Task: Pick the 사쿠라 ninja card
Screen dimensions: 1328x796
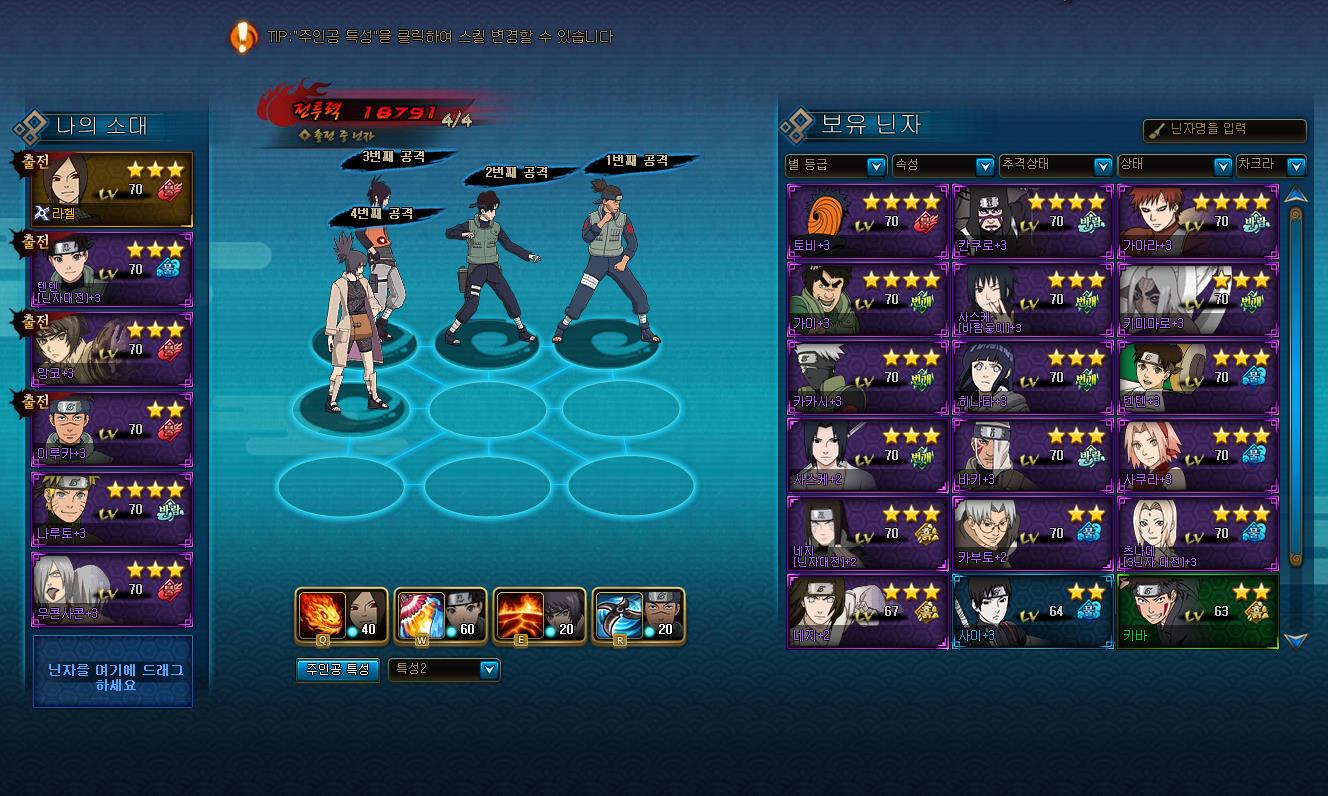Action: pos(1197,456)
